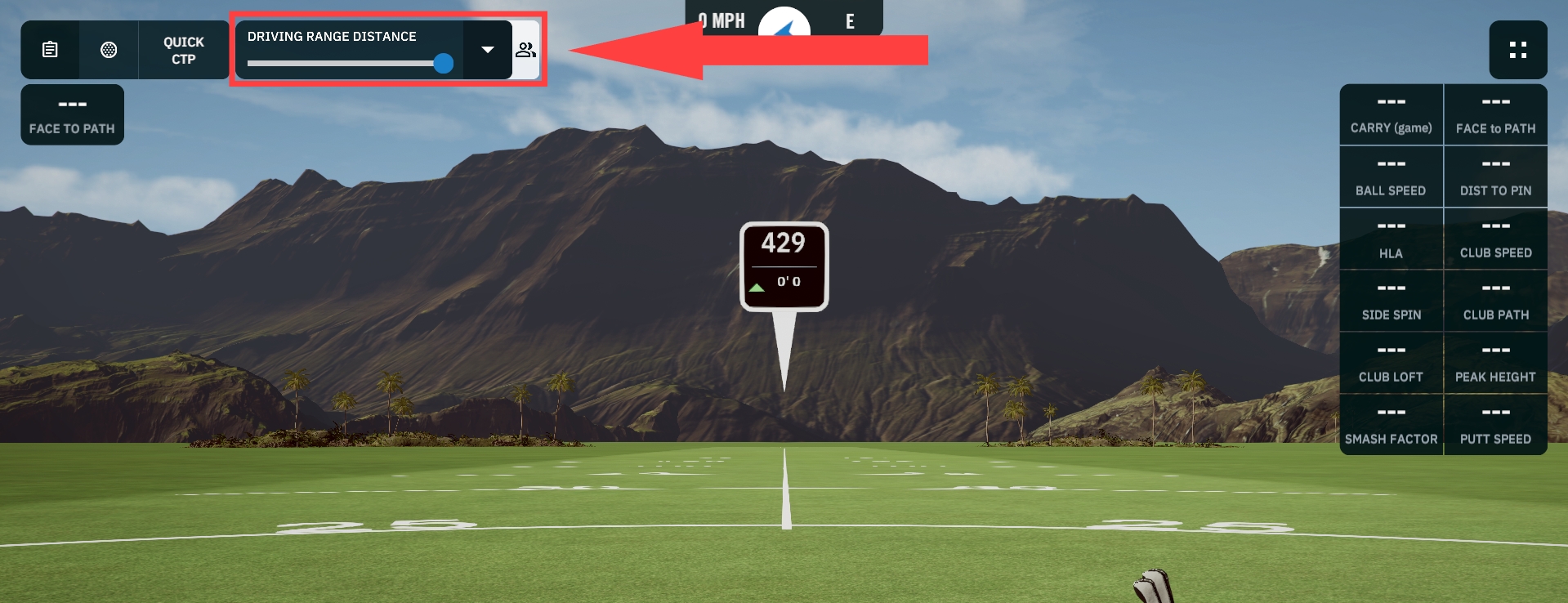Choose the Putt Speed data tile

[1495, 426]
